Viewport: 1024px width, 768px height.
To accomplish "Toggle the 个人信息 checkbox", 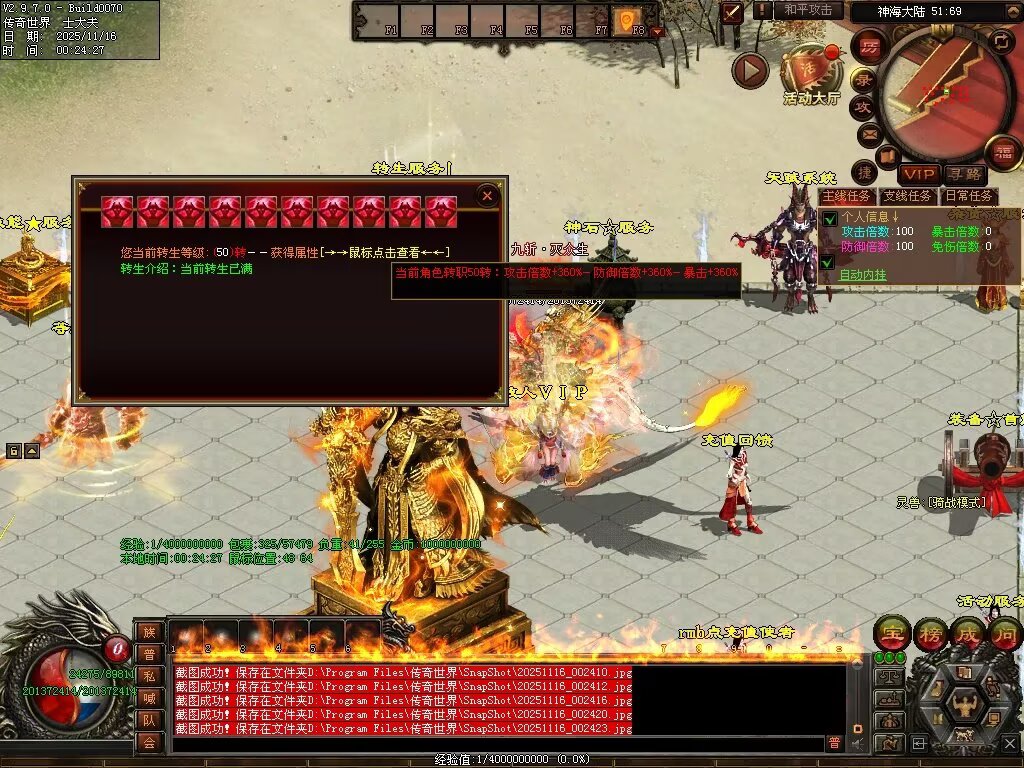I will coord(829,219).
